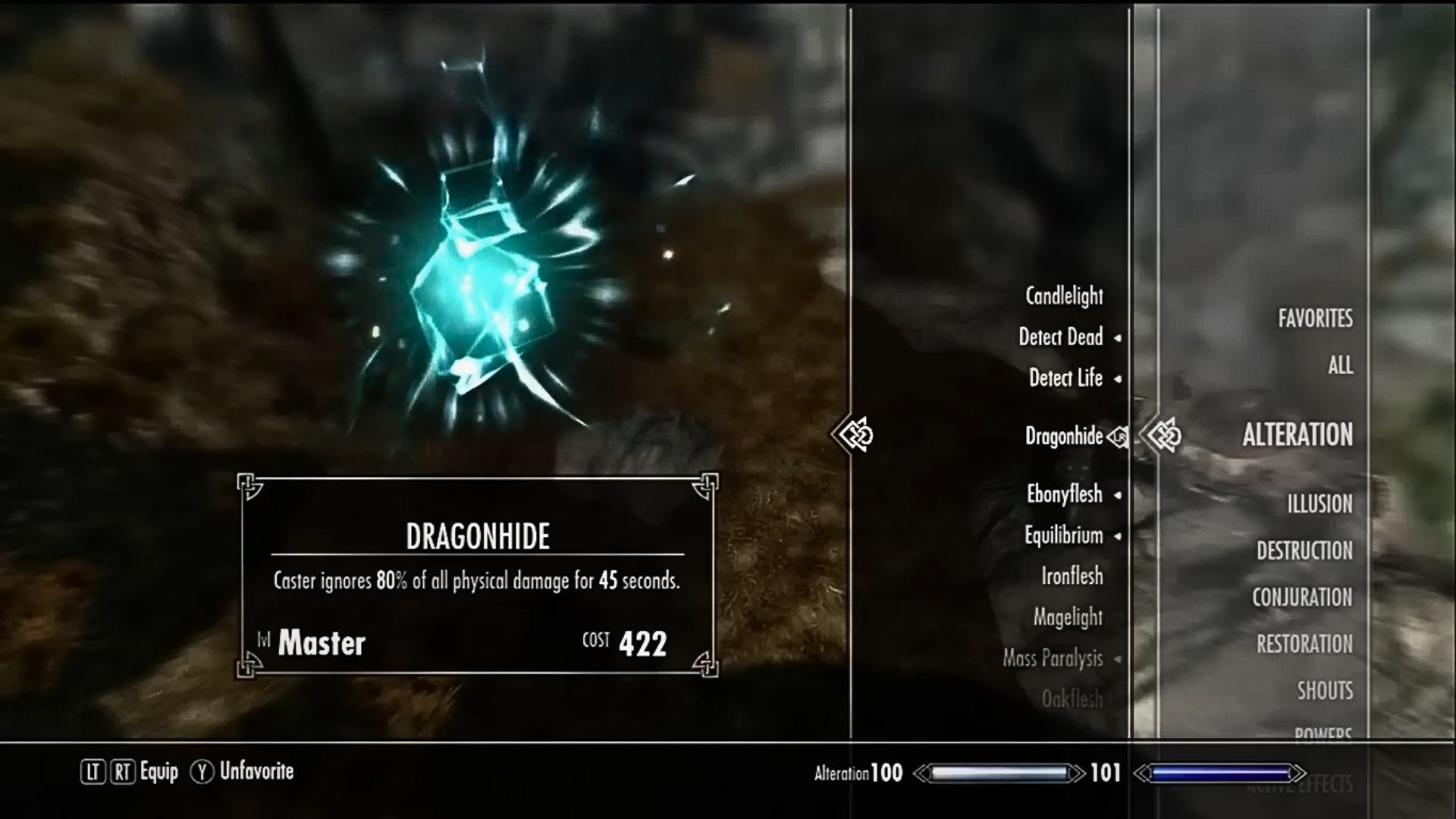Viewport: 1456px width, 819px height.
Task: Select Detect Life from the spell list
Action: coord(1065,378)
